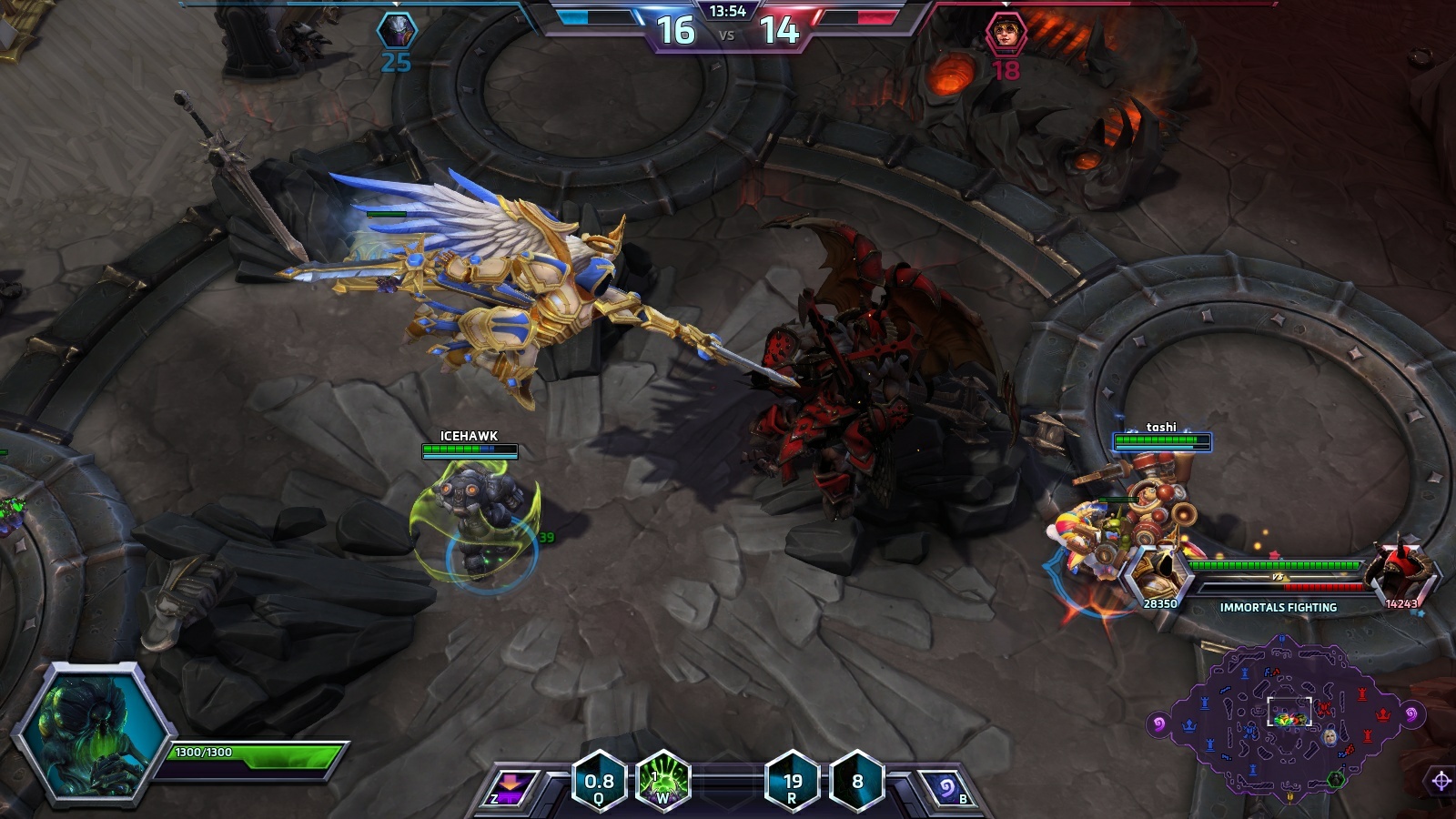The width and height of the screenshot is (1456, 819).
Task: Toggle the minimap ping crosshair button
Action: (1441, 781)
